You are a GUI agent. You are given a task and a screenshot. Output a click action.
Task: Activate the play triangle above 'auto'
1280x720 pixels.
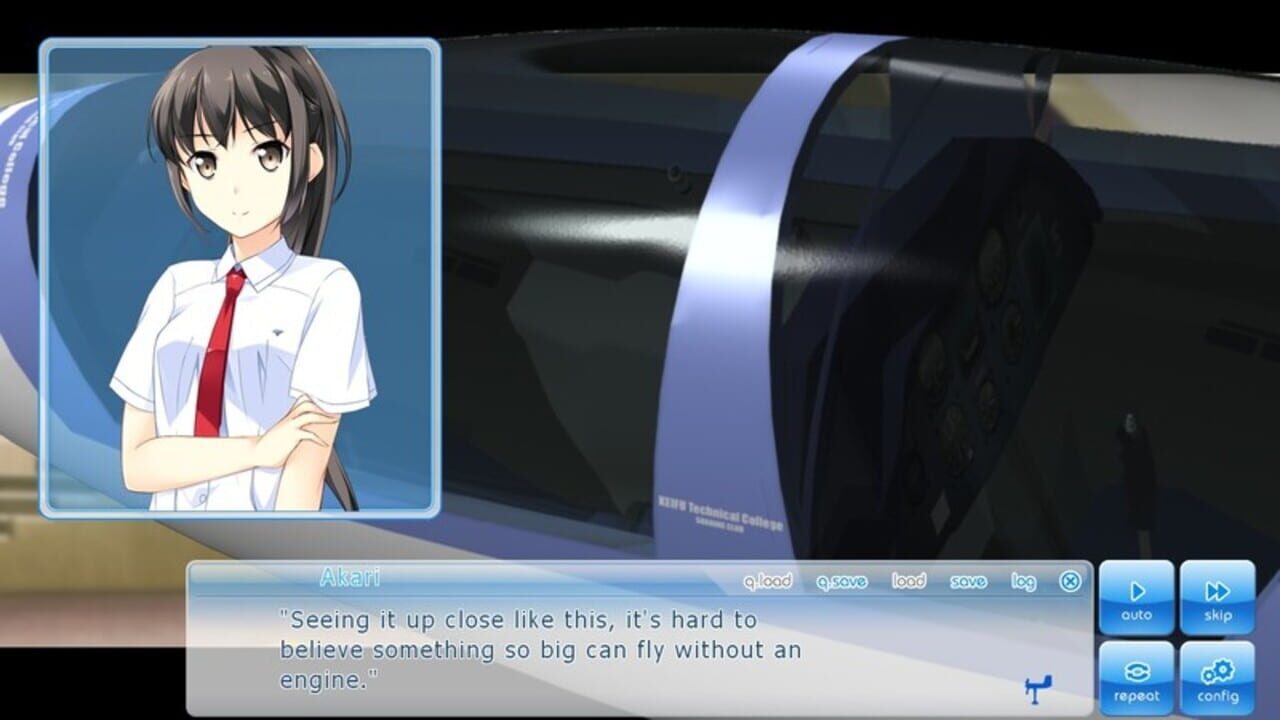tap(1137, 590)
